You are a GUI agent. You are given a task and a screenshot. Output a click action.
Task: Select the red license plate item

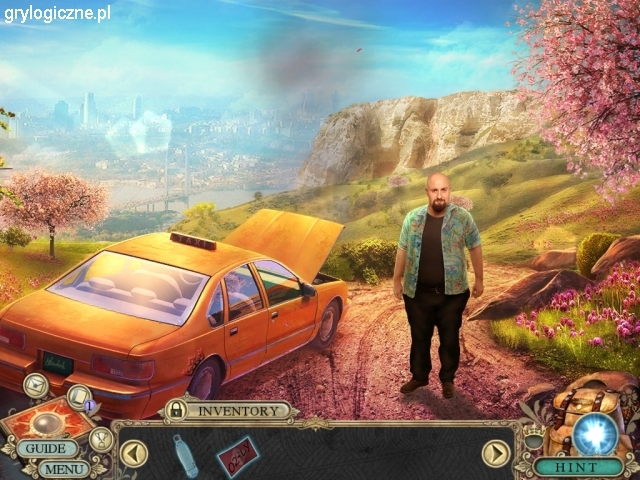coord(237,455)
